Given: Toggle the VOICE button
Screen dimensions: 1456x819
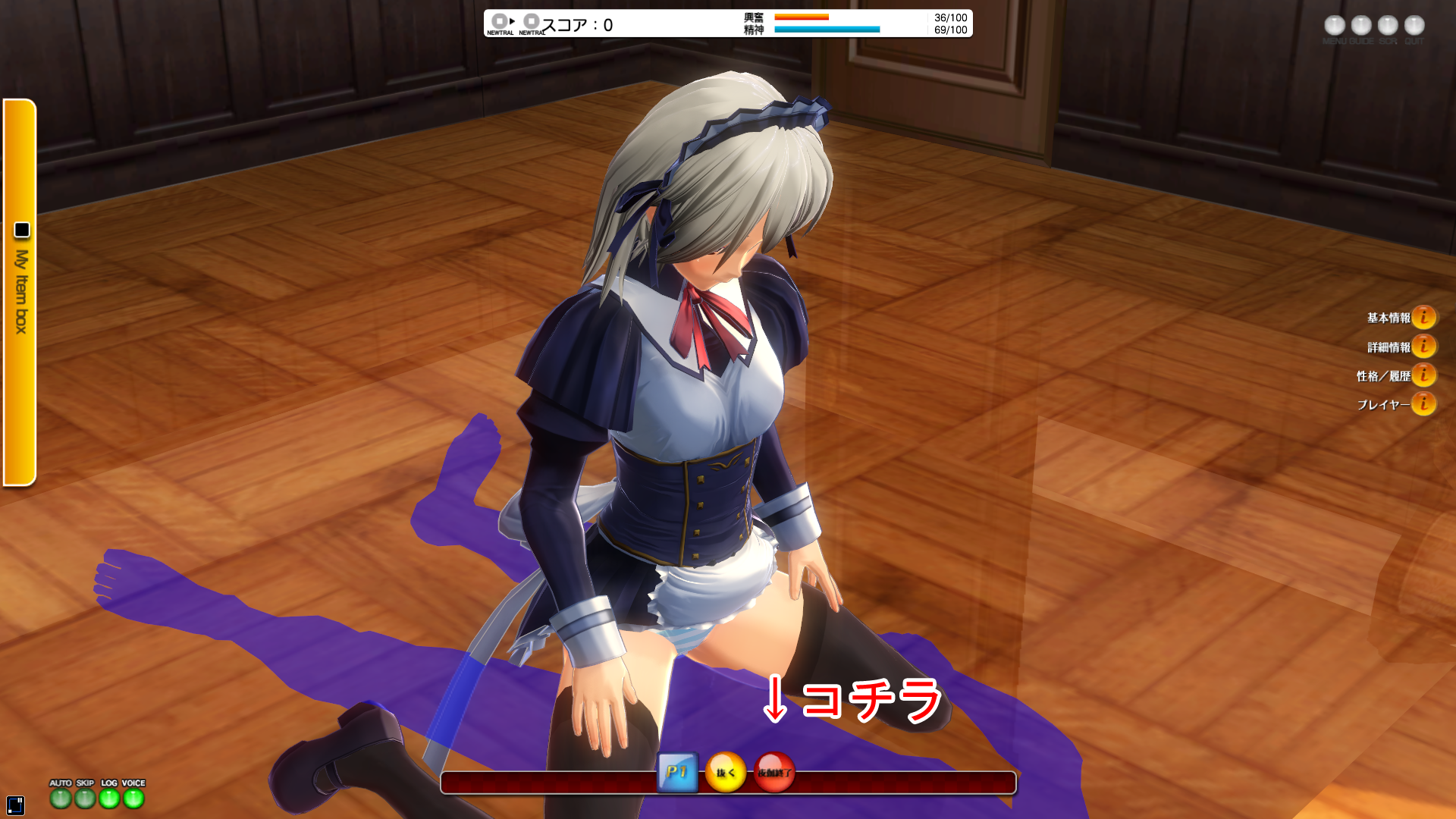Looking at the screenshot, I should click(x=133, y=798).
